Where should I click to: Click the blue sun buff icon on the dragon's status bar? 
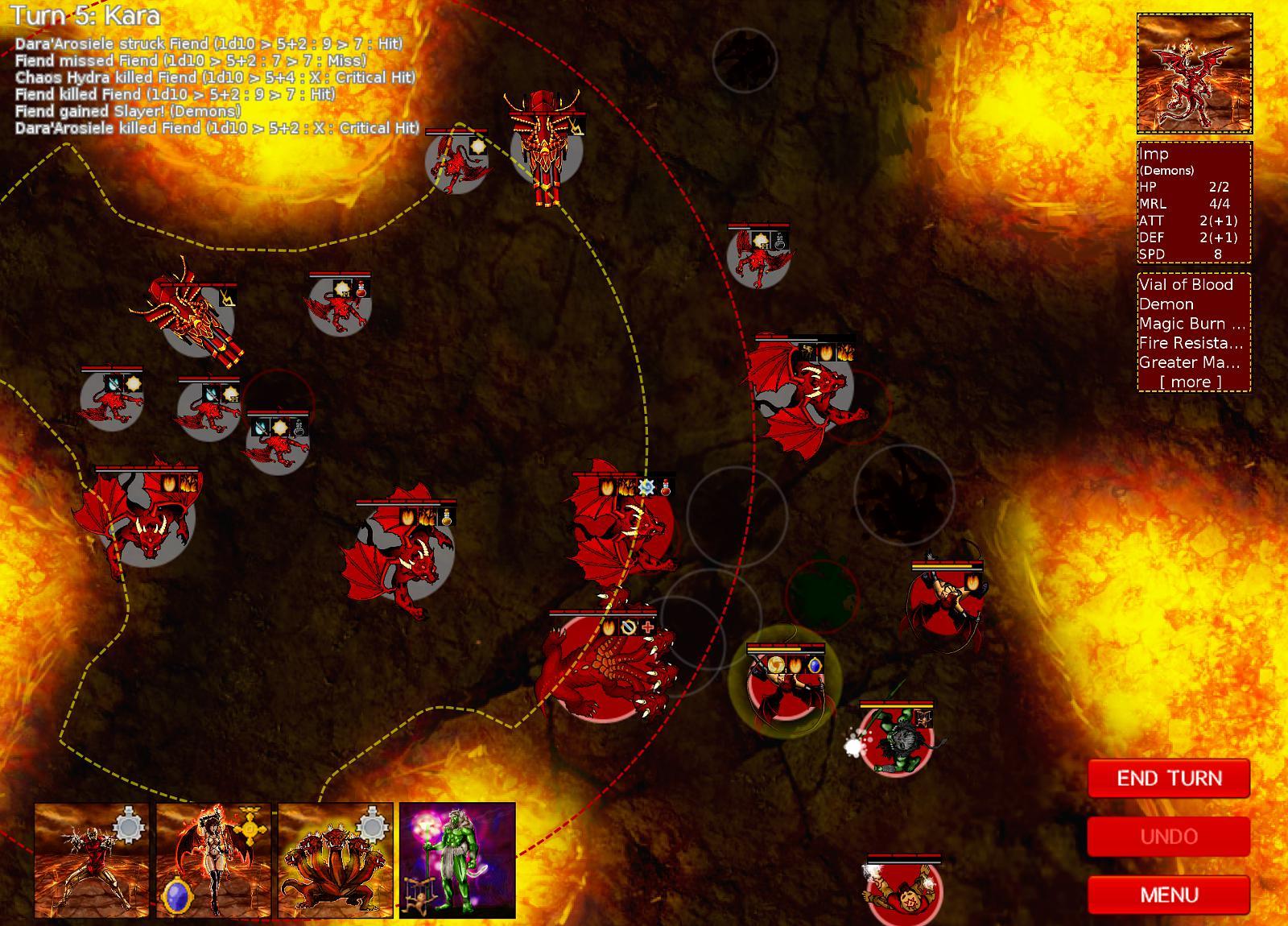pos(646,487)
